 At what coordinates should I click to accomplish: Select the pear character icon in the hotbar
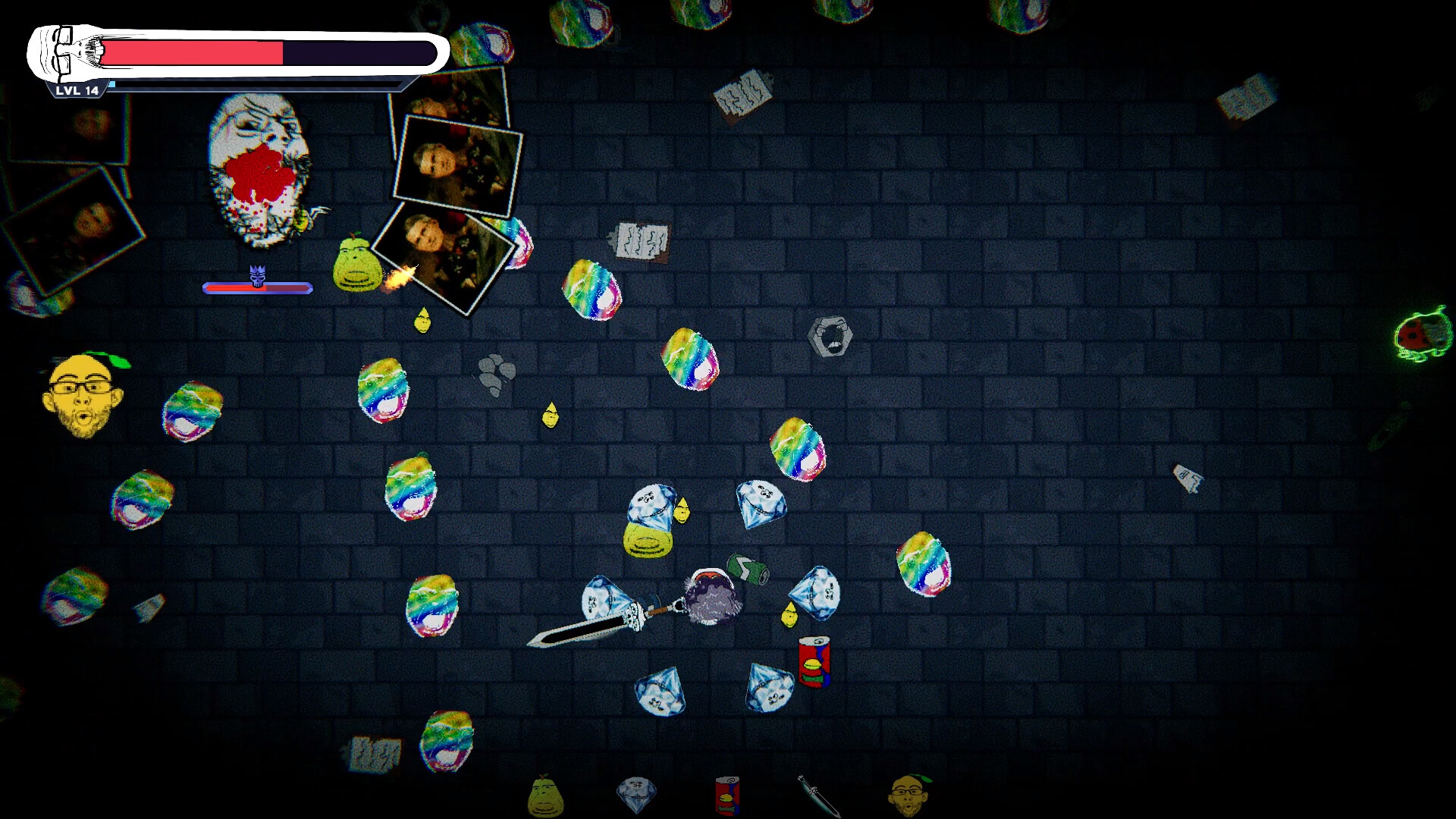(544, 798)
